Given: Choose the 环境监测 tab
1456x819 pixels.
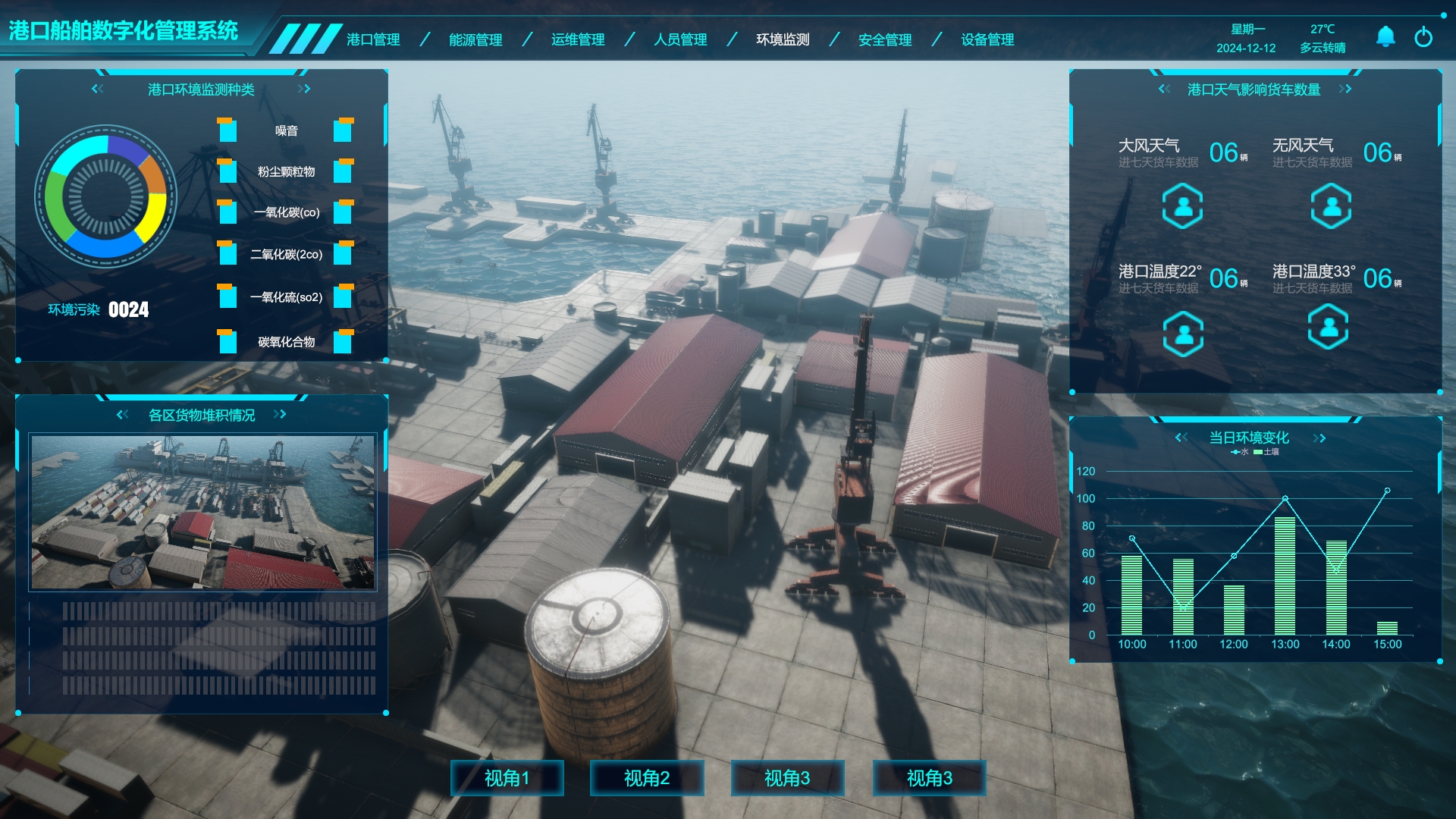Looking at the screenshot, I should [x=783, y=39].
